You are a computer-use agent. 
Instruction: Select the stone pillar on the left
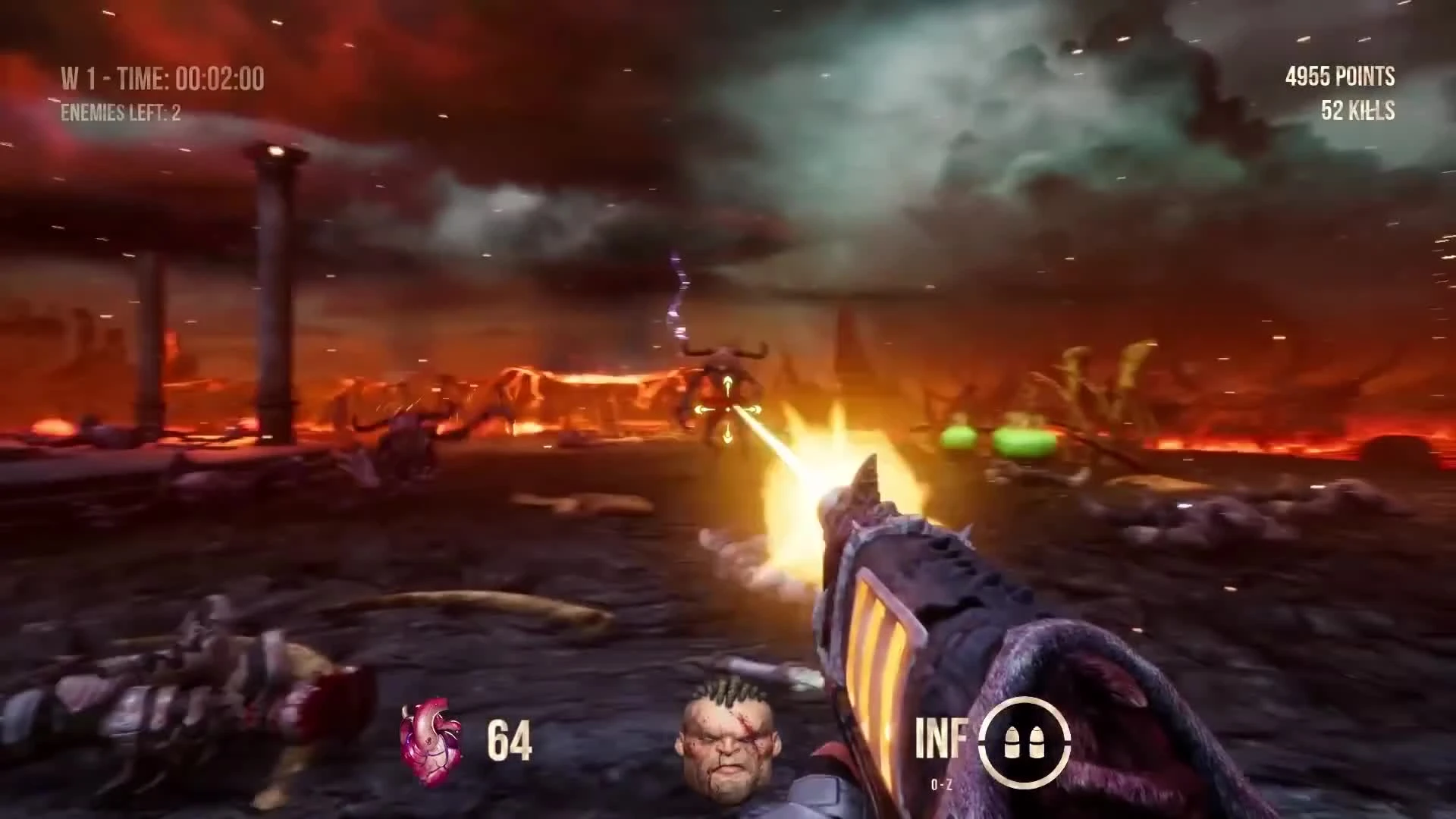click(x=273, y=288)
